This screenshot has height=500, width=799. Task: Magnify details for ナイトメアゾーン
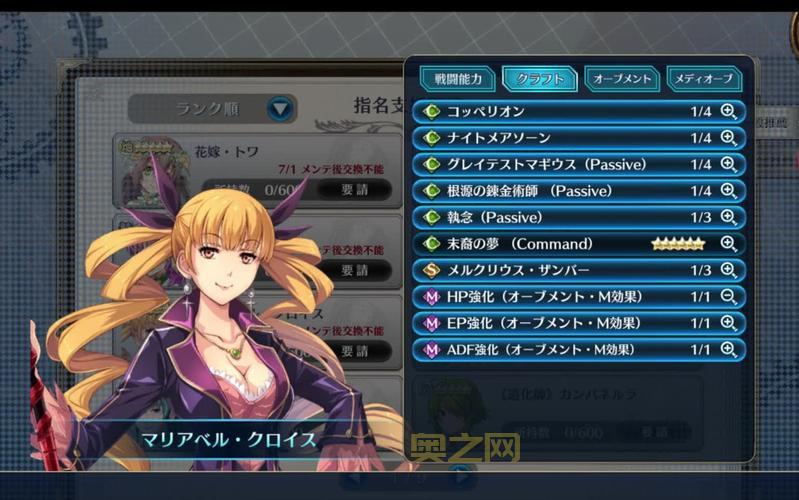[728, 138]
